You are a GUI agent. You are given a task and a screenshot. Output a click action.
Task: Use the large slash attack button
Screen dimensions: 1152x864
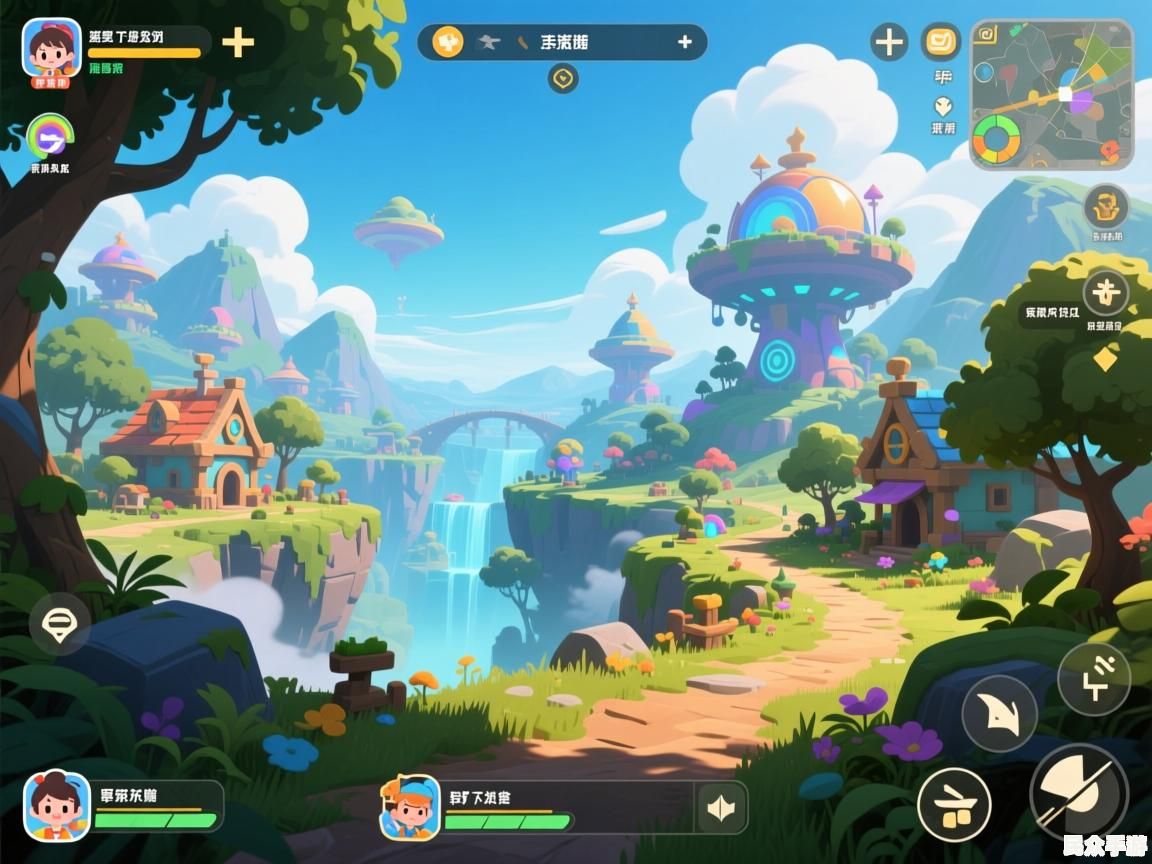tap(1079, 794)
